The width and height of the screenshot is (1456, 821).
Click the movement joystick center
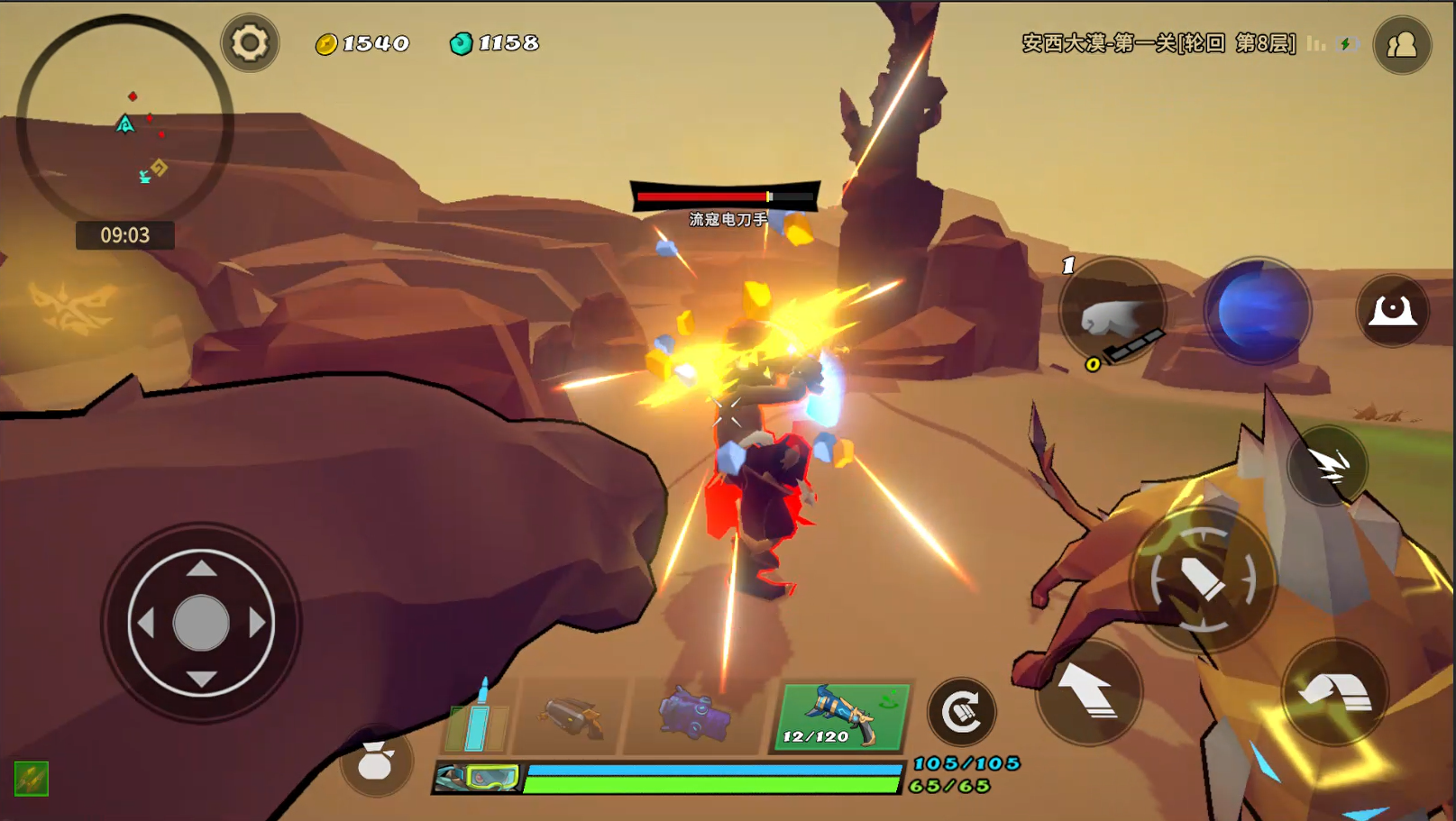coord(201,623)
